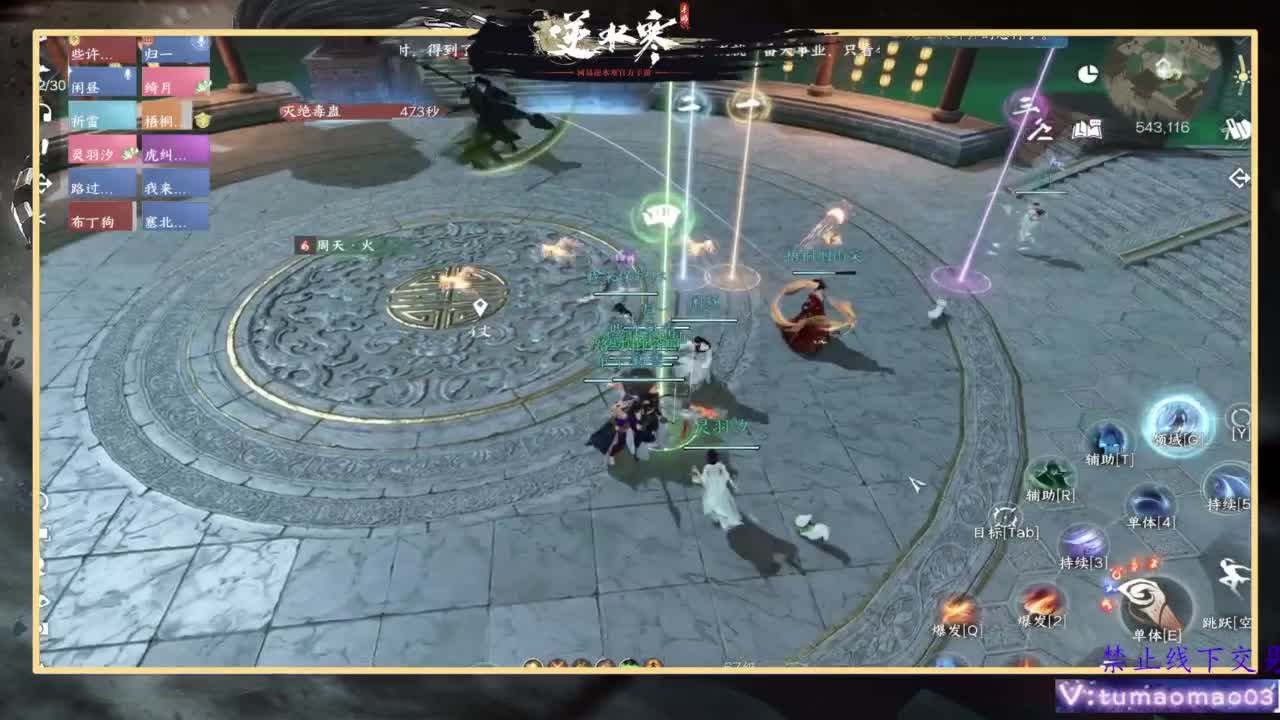This screenshot has width=1280, height=720.
Task: Cast the 单体[E] fan skill
Action: click(x=1150, y=602)
